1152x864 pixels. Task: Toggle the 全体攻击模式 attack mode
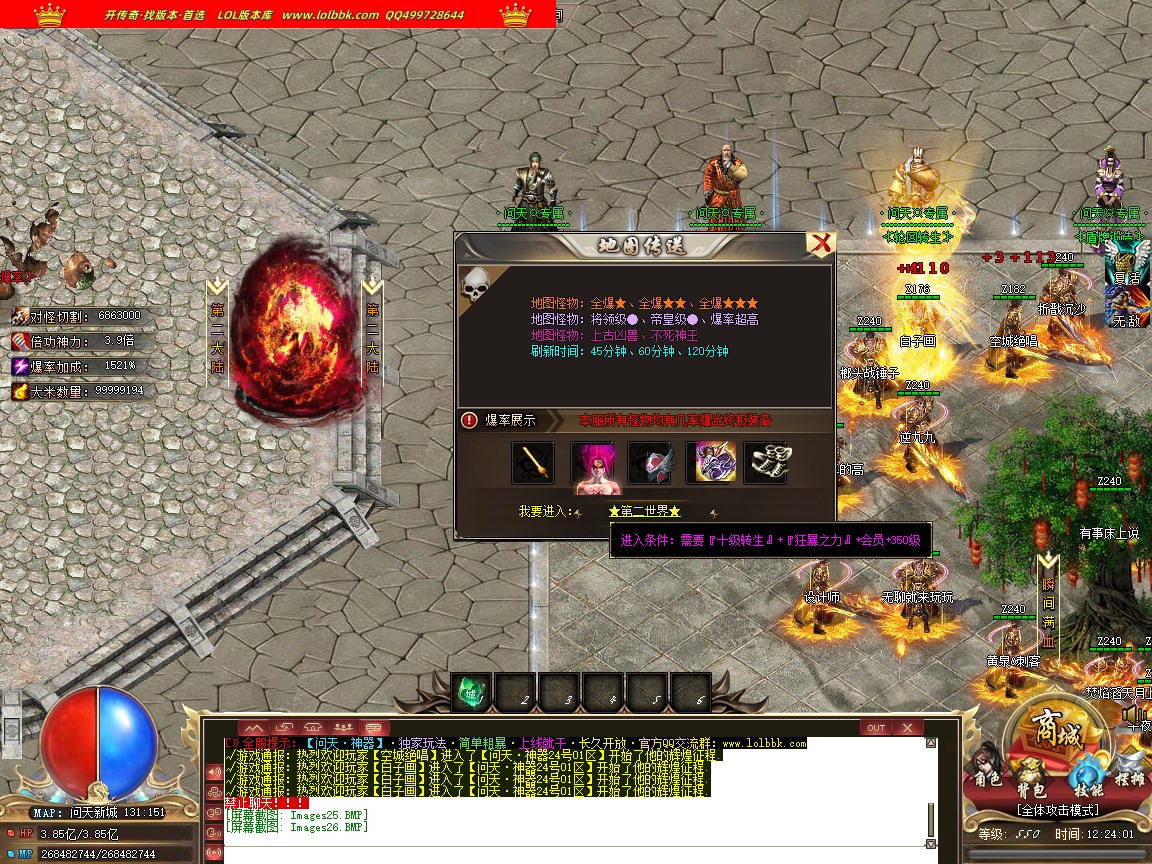coord(1057,810)
